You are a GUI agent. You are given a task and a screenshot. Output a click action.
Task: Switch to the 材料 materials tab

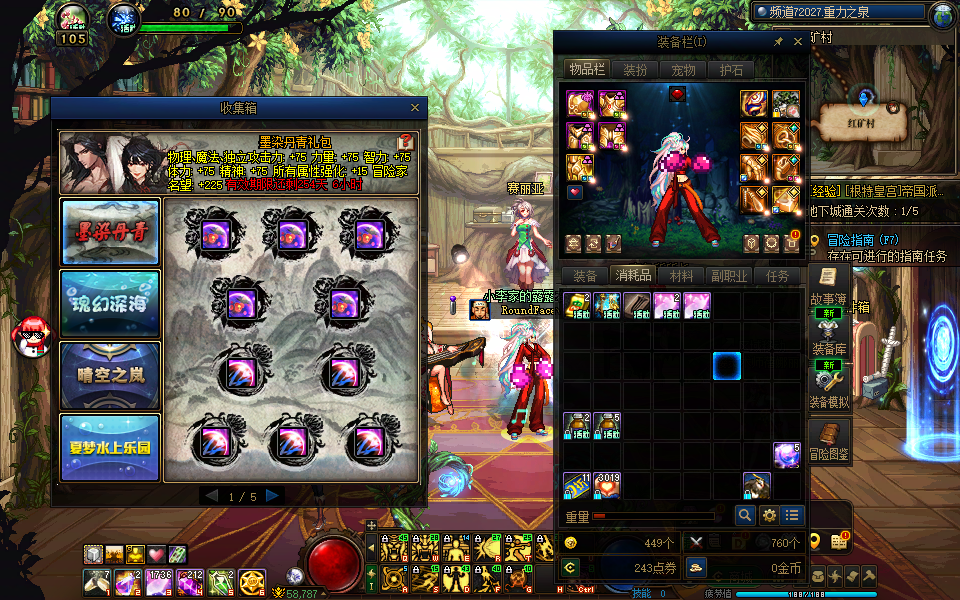(x=681, y=276)
